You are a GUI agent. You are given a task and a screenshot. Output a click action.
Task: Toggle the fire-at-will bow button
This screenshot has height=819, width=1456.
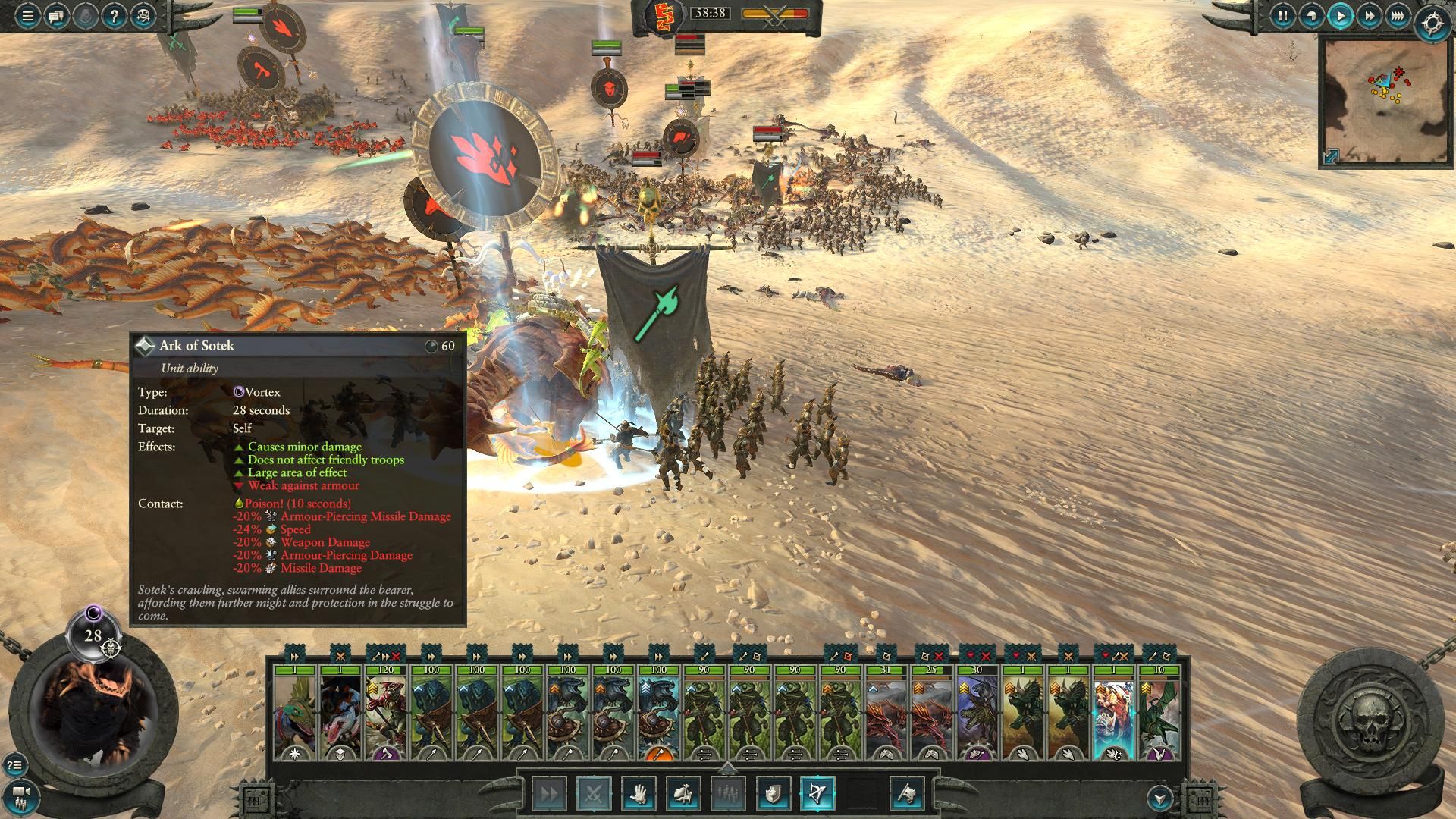tap(817, 794)
